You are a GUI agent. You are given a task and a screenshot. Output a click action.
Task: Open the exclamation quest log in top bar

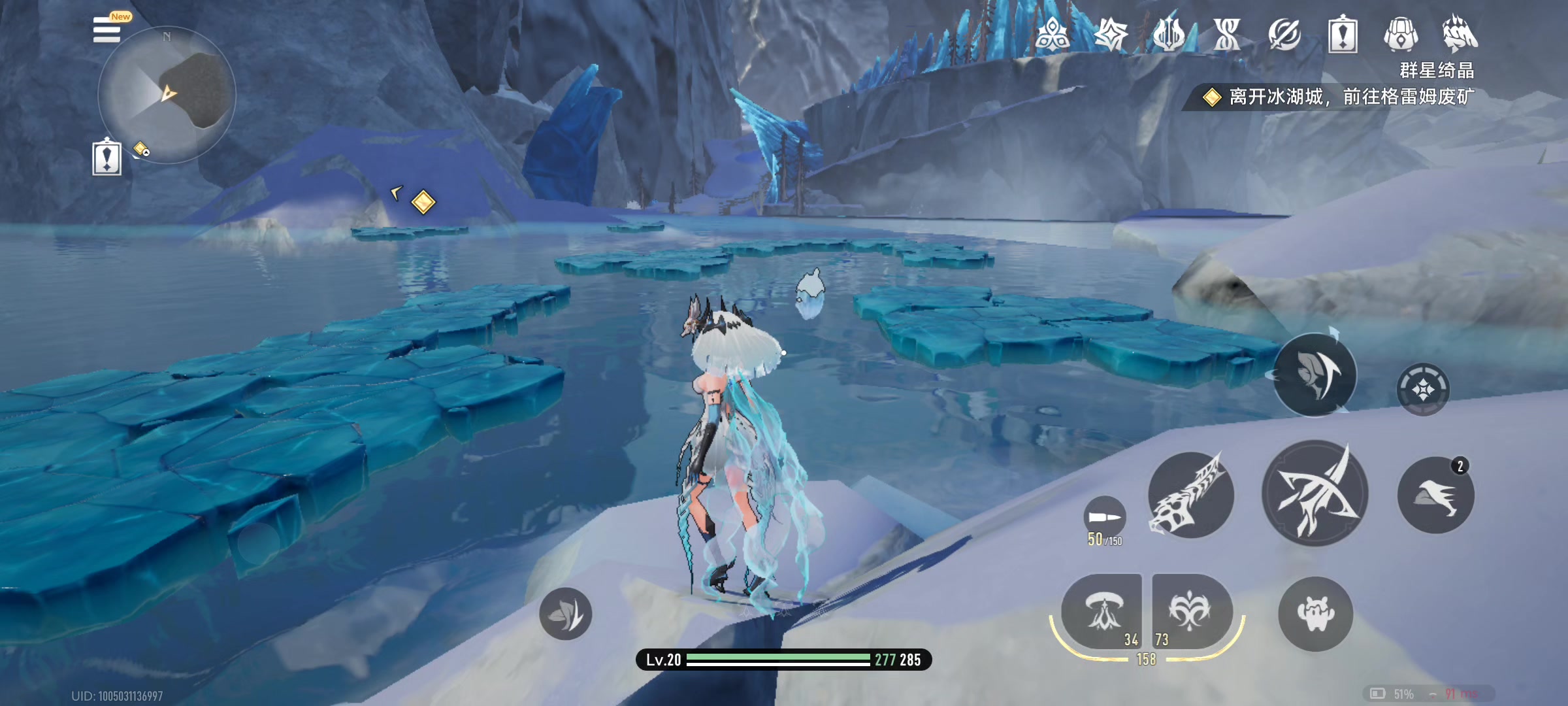1343,34
